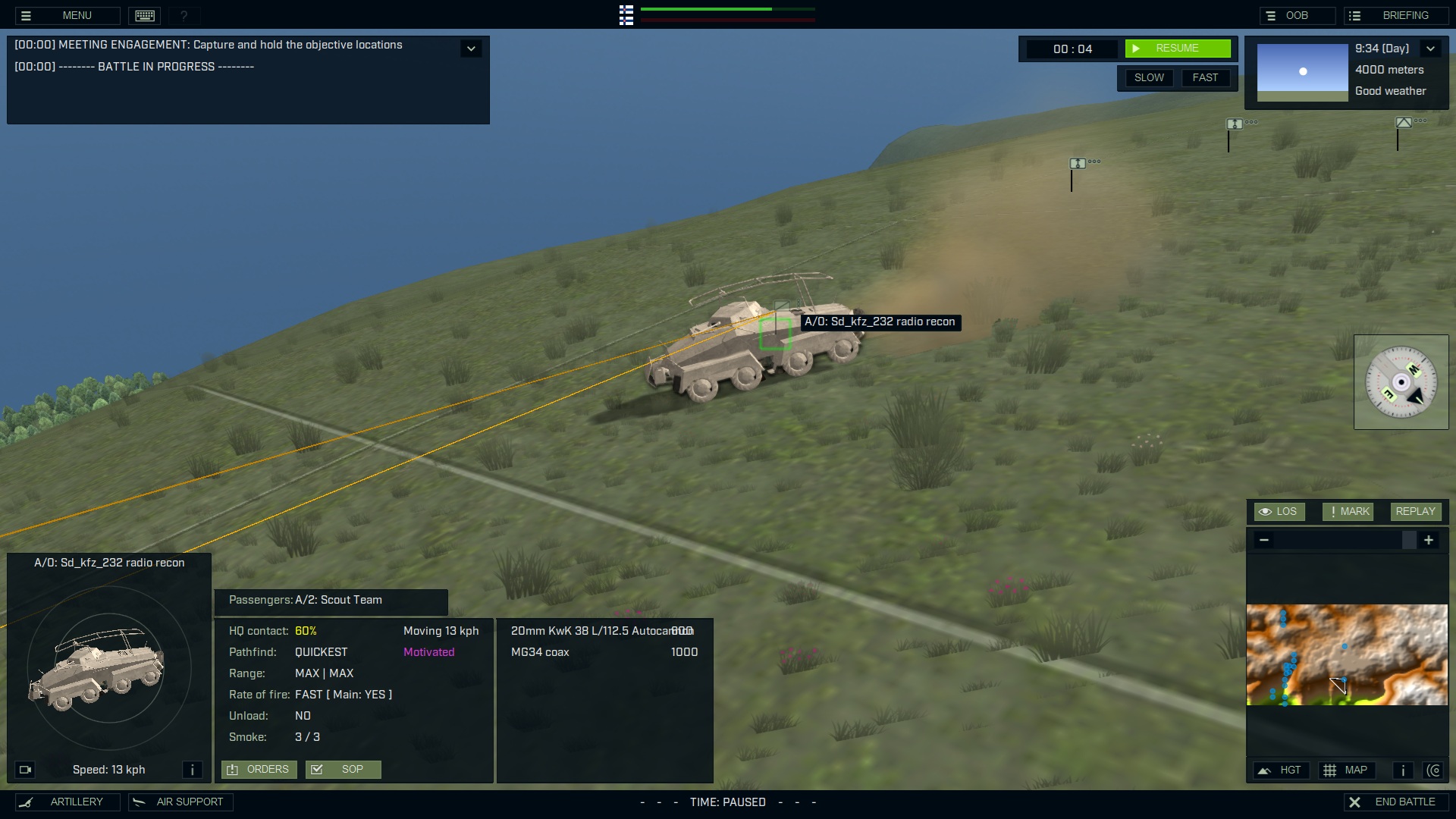Set game speed to FAST
Screen dimensions: 1456x819
coord(1204,77)
